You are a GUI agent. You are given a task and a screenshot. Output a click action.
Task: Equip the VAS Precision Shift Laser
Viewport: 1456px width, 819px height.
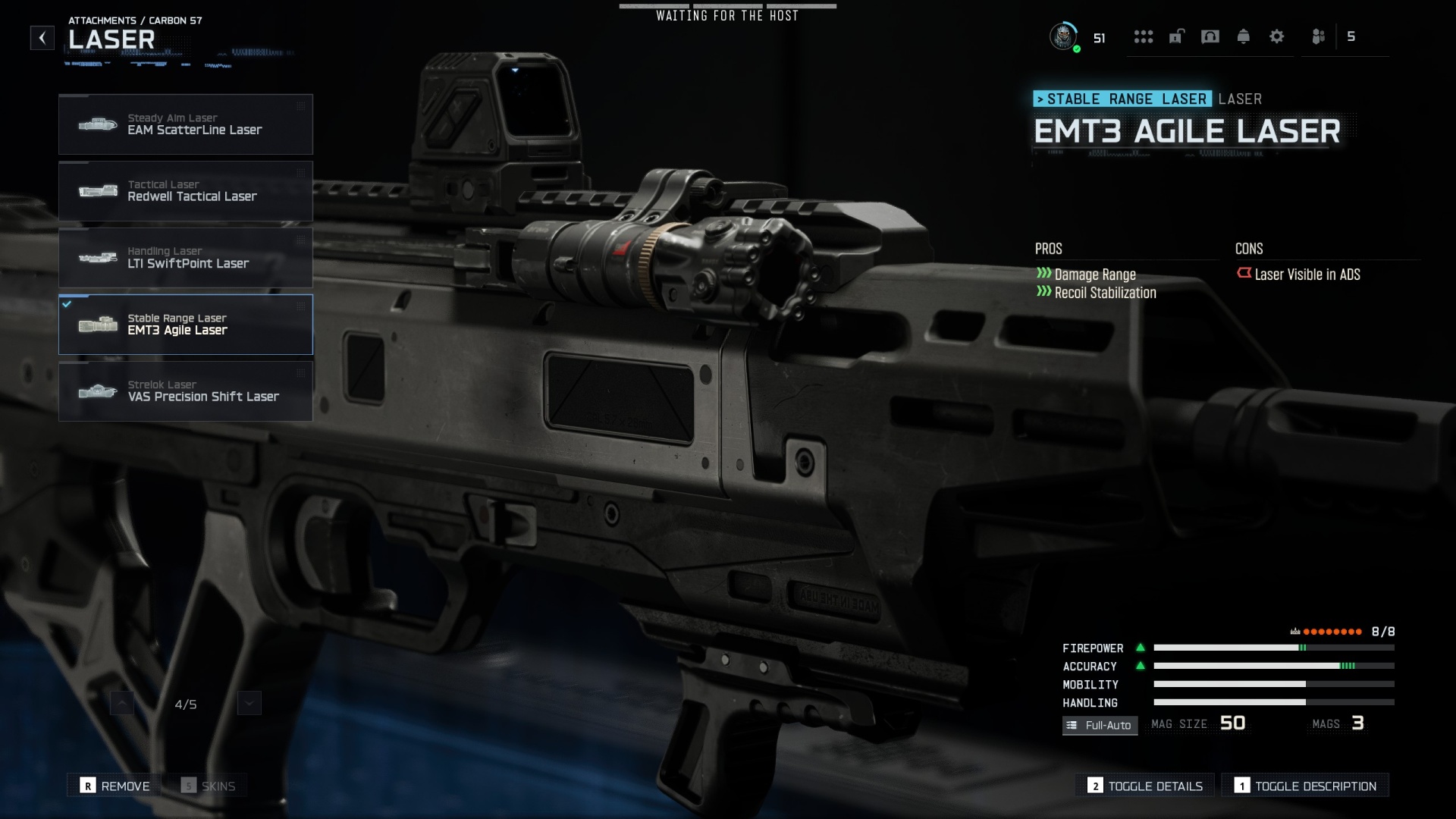185,391
